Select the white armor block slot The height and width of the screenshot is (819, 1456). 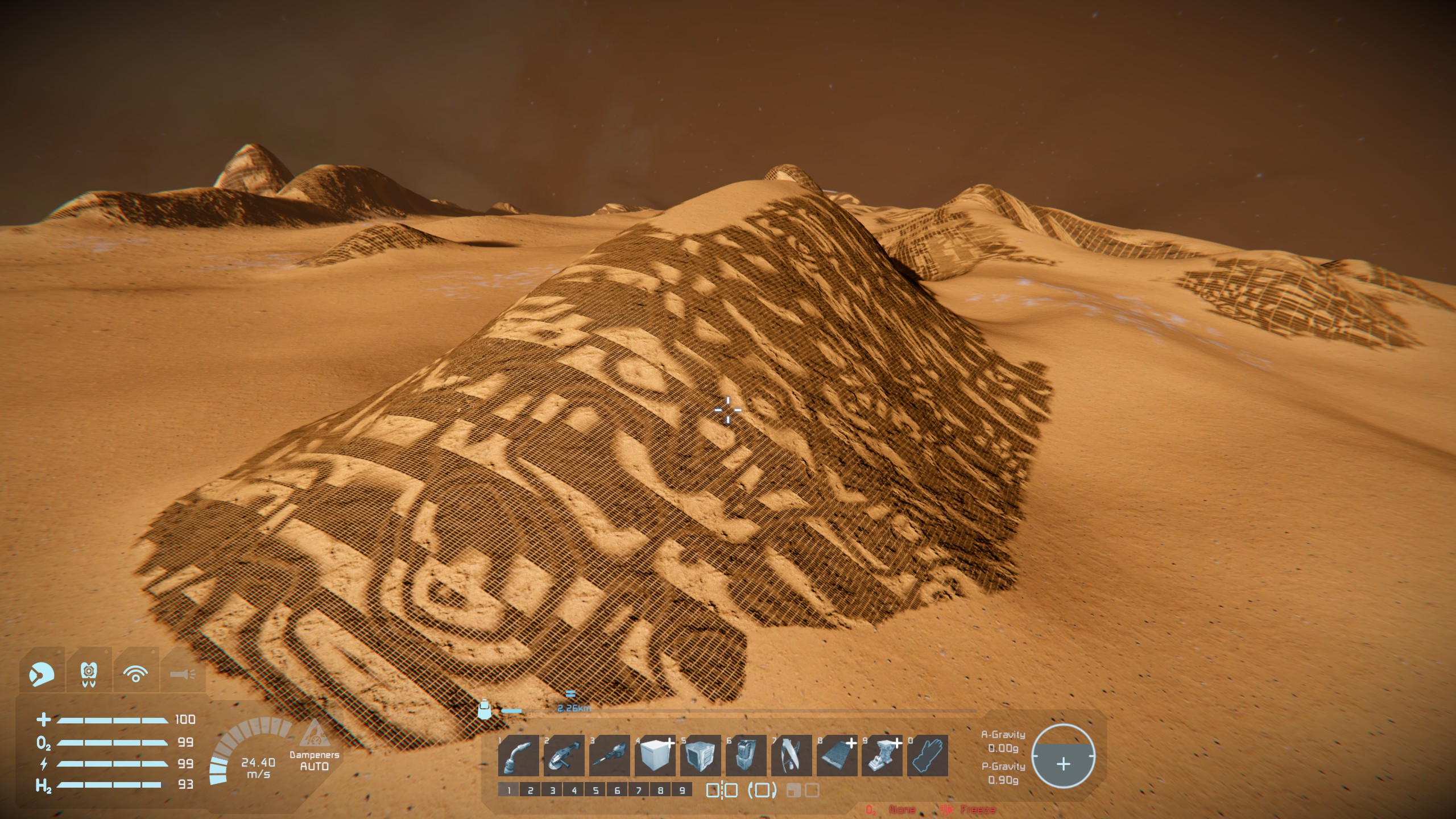click(x=655, y=756)
